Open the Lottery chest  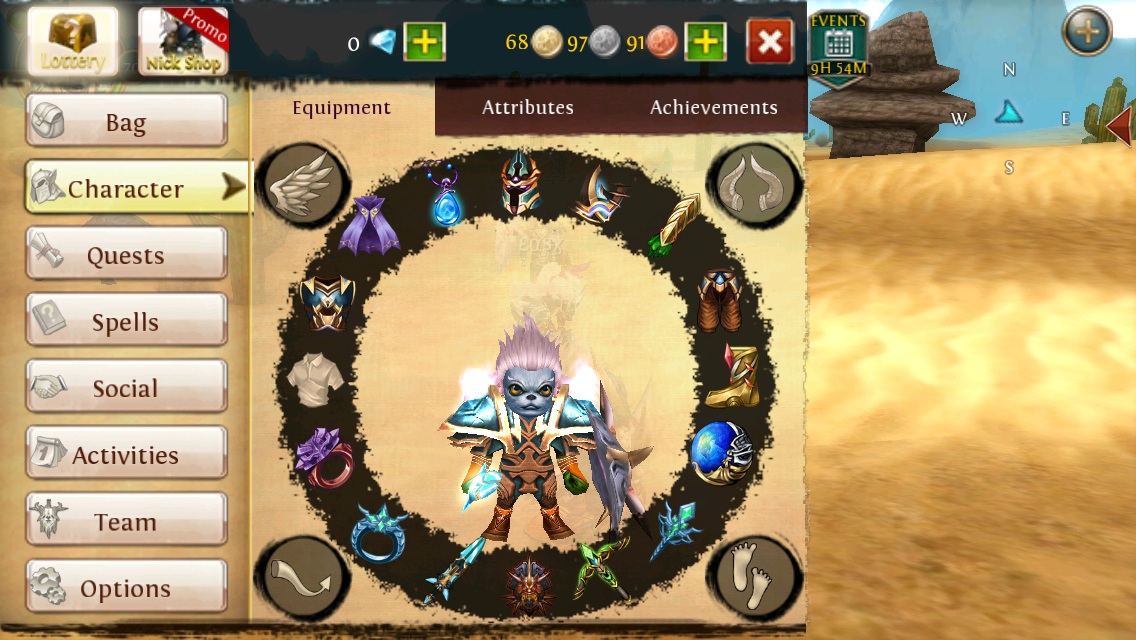[x=73, y=42]
